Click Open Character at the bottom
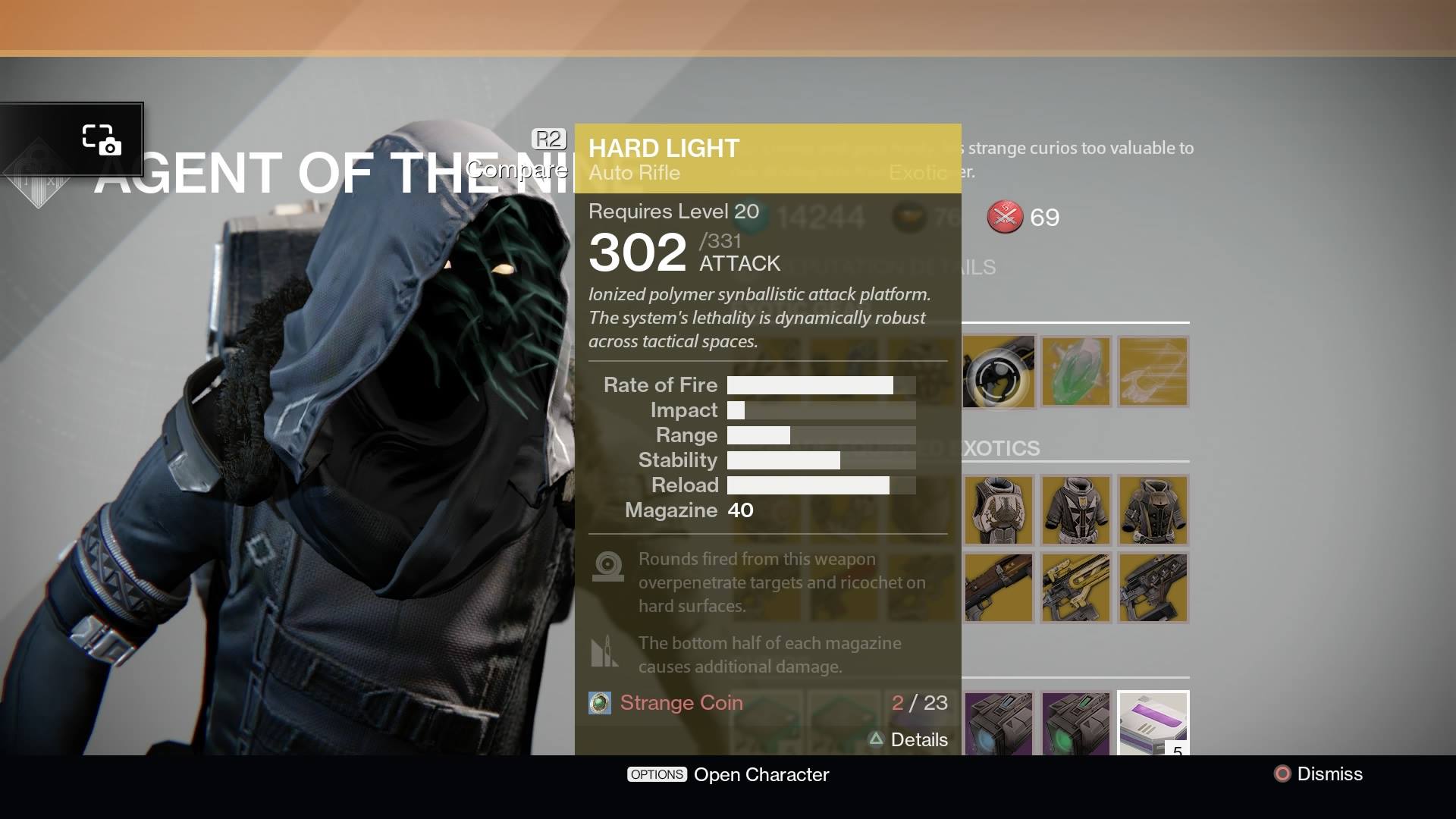 tap(761, 774)
